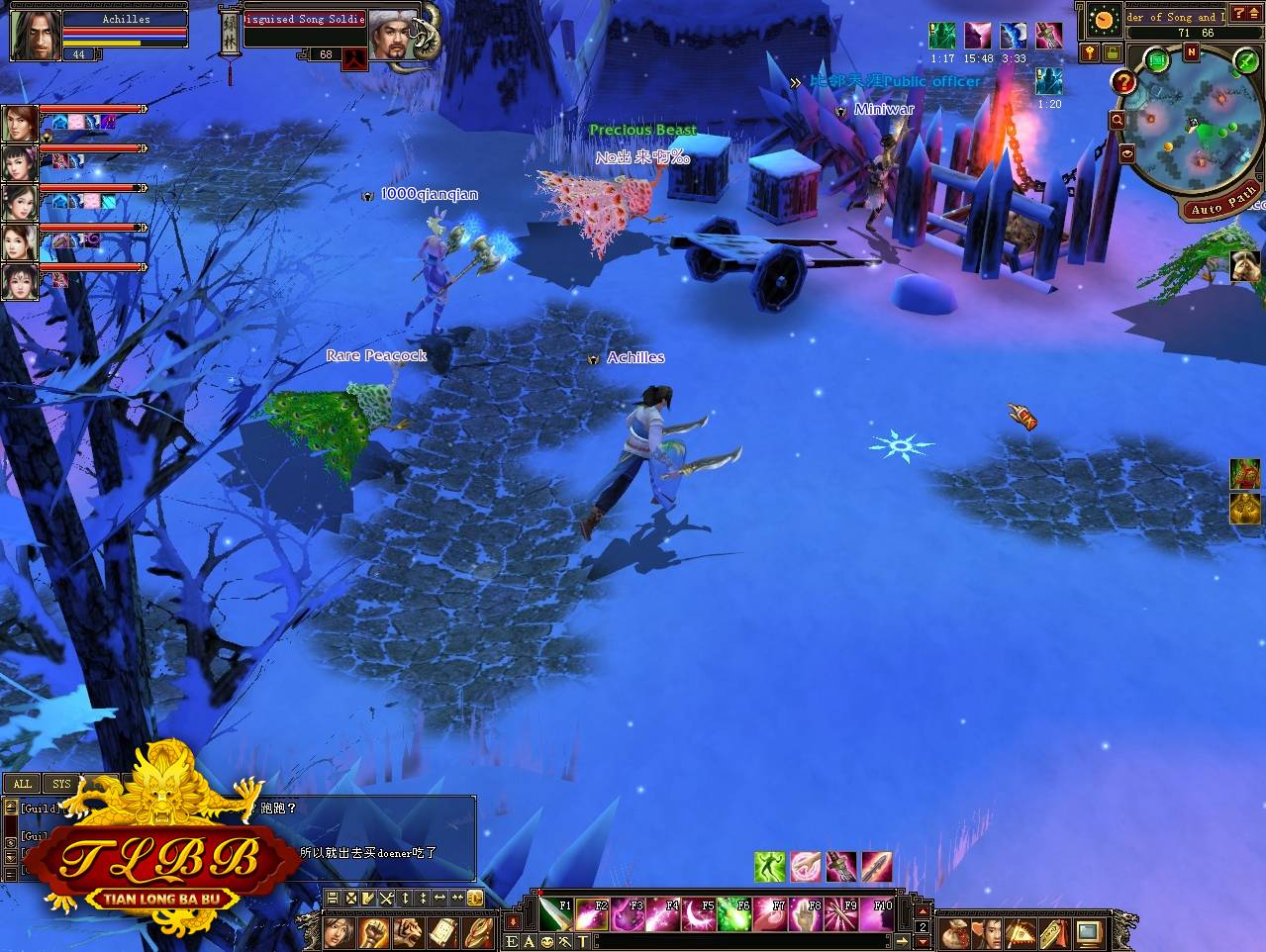The height and width of the screenshot is (952, 1266).
Task: Click the green running figure skill icon
Action: click(769, 867)
